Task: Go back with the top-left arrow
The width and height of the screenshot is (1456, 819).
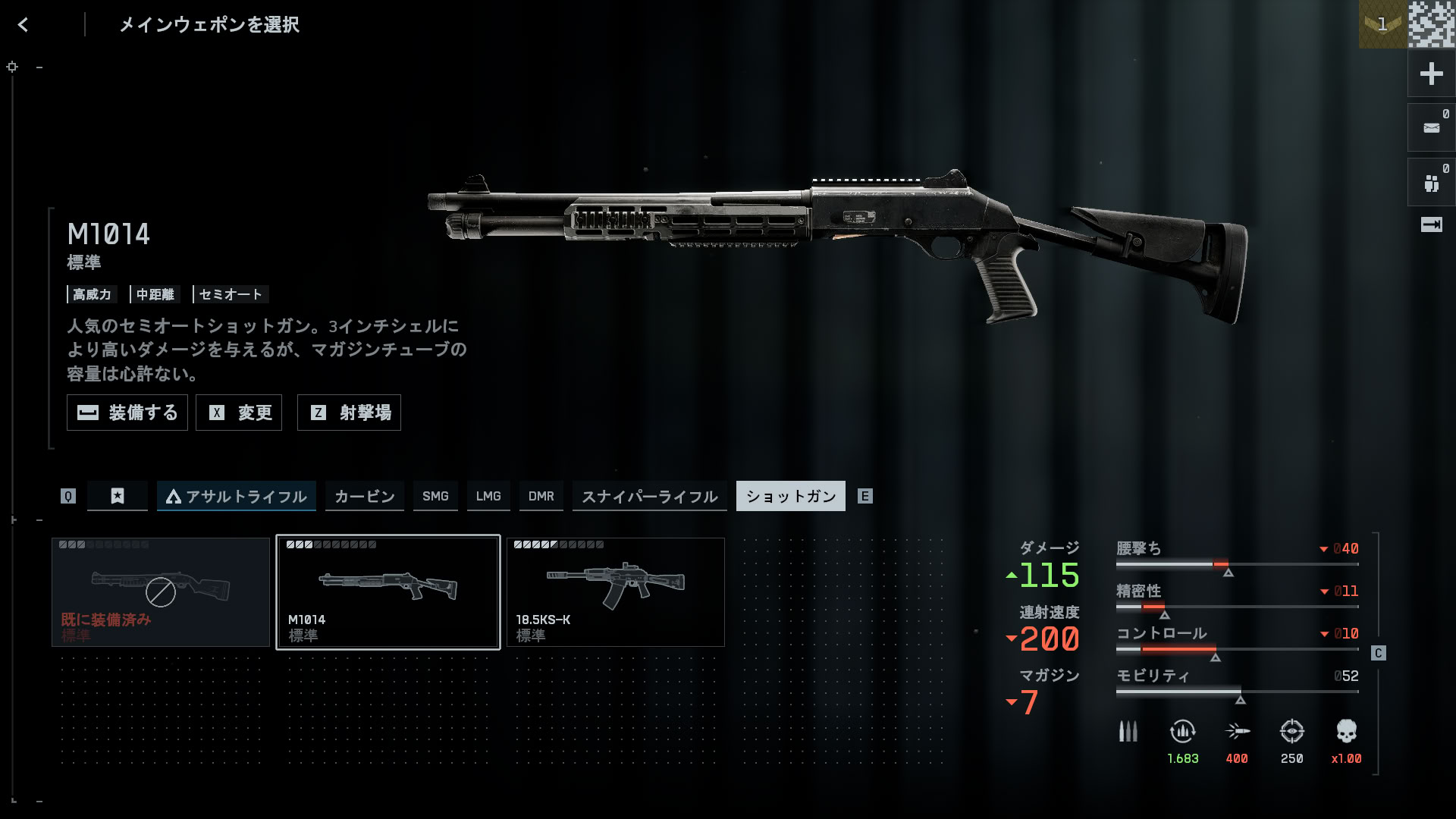Action: tap(24, 25)
